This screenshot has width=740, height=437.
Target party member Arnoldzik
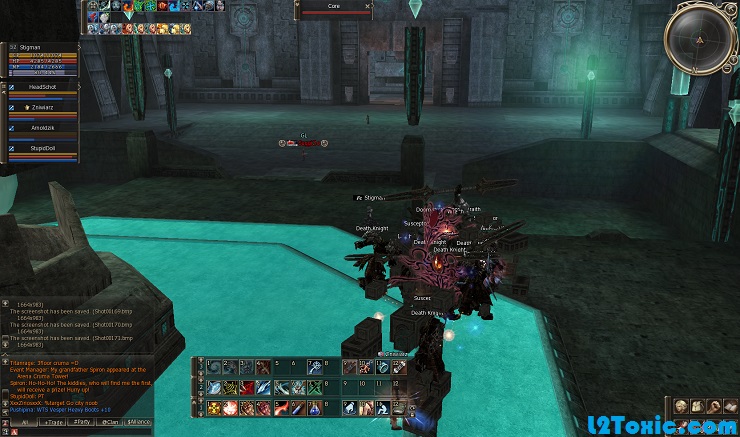click(x=42, y=128)
